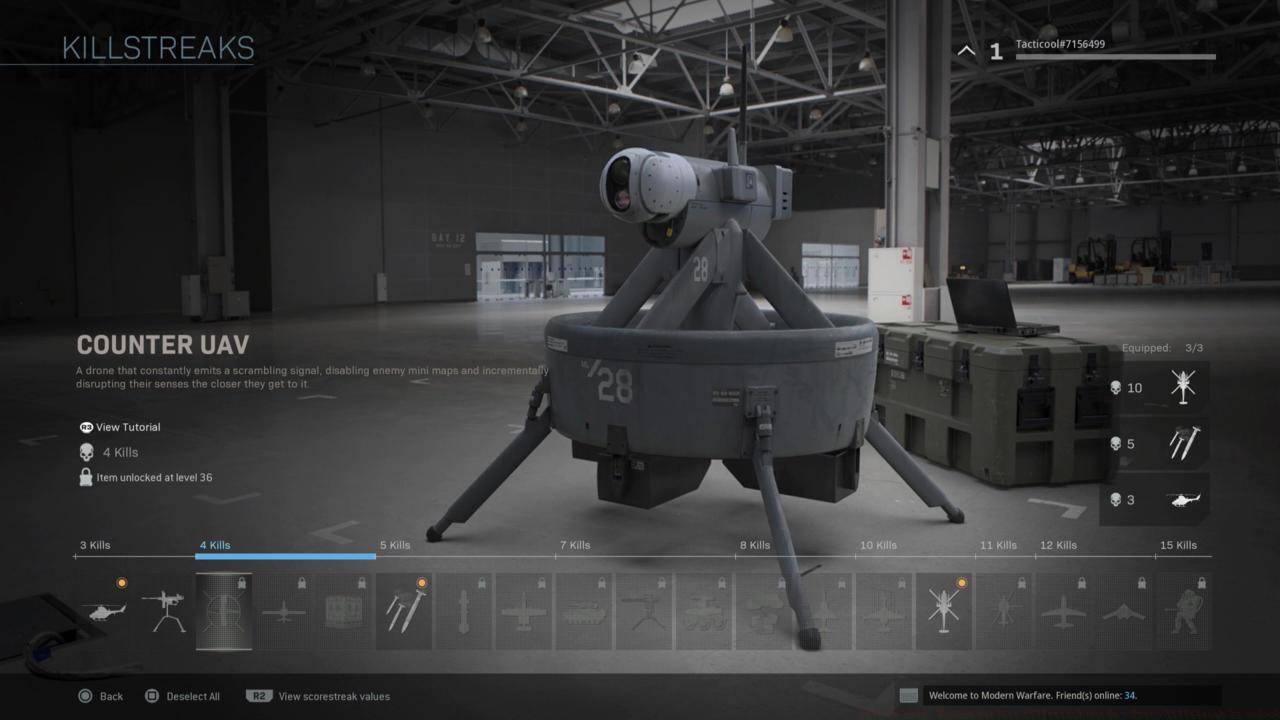Expand the 7 Kills streak section
This screenshot has height=720, width=1280.
(573, 545)
